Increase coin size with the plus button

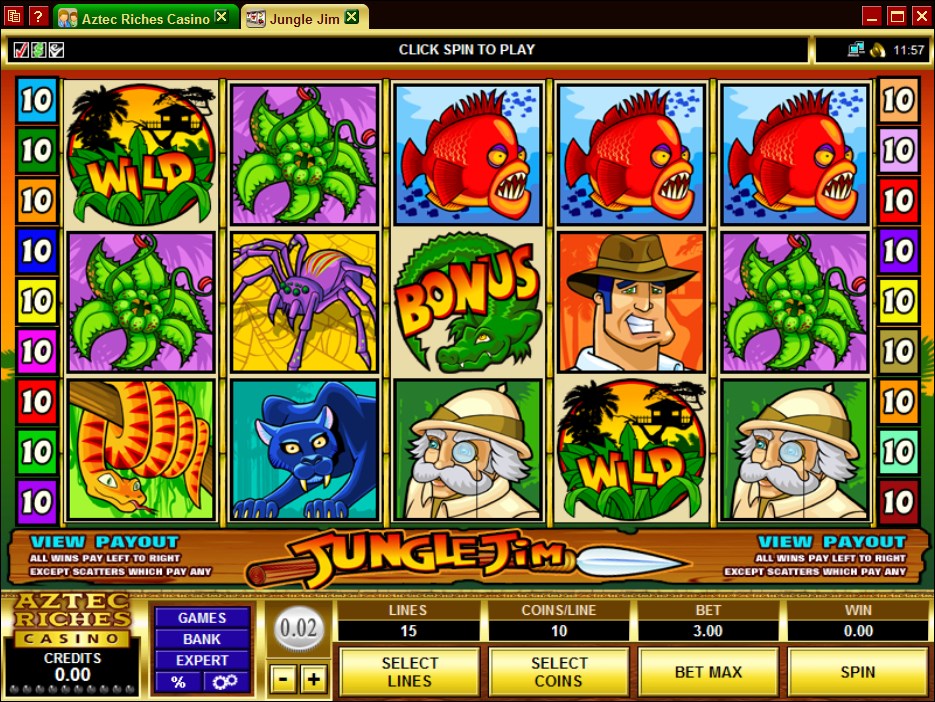(314, 680)
